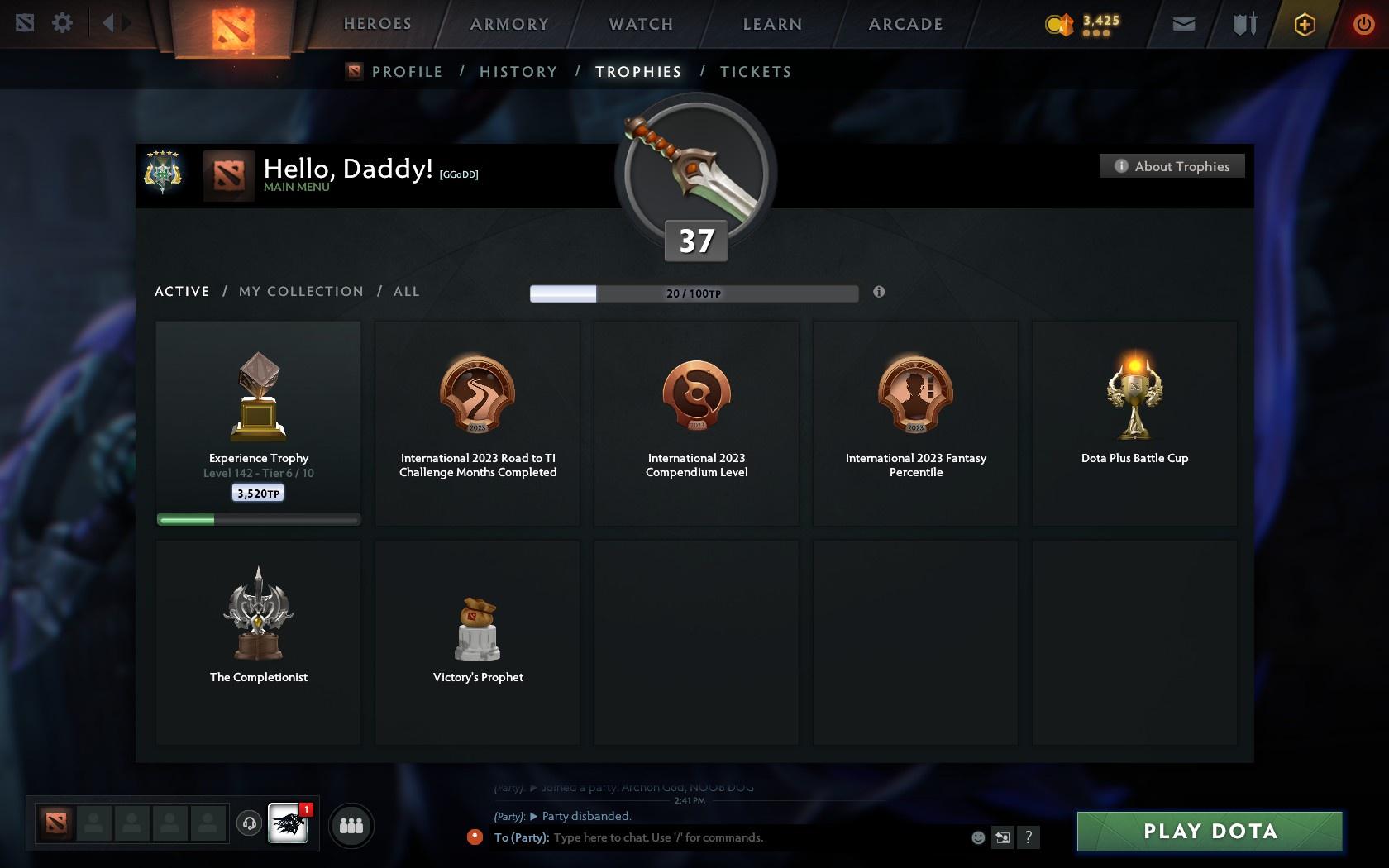The width and height of the screenshot is (1389, 868).
Task: Open the friends list group icon
Action: click(351, 824)
